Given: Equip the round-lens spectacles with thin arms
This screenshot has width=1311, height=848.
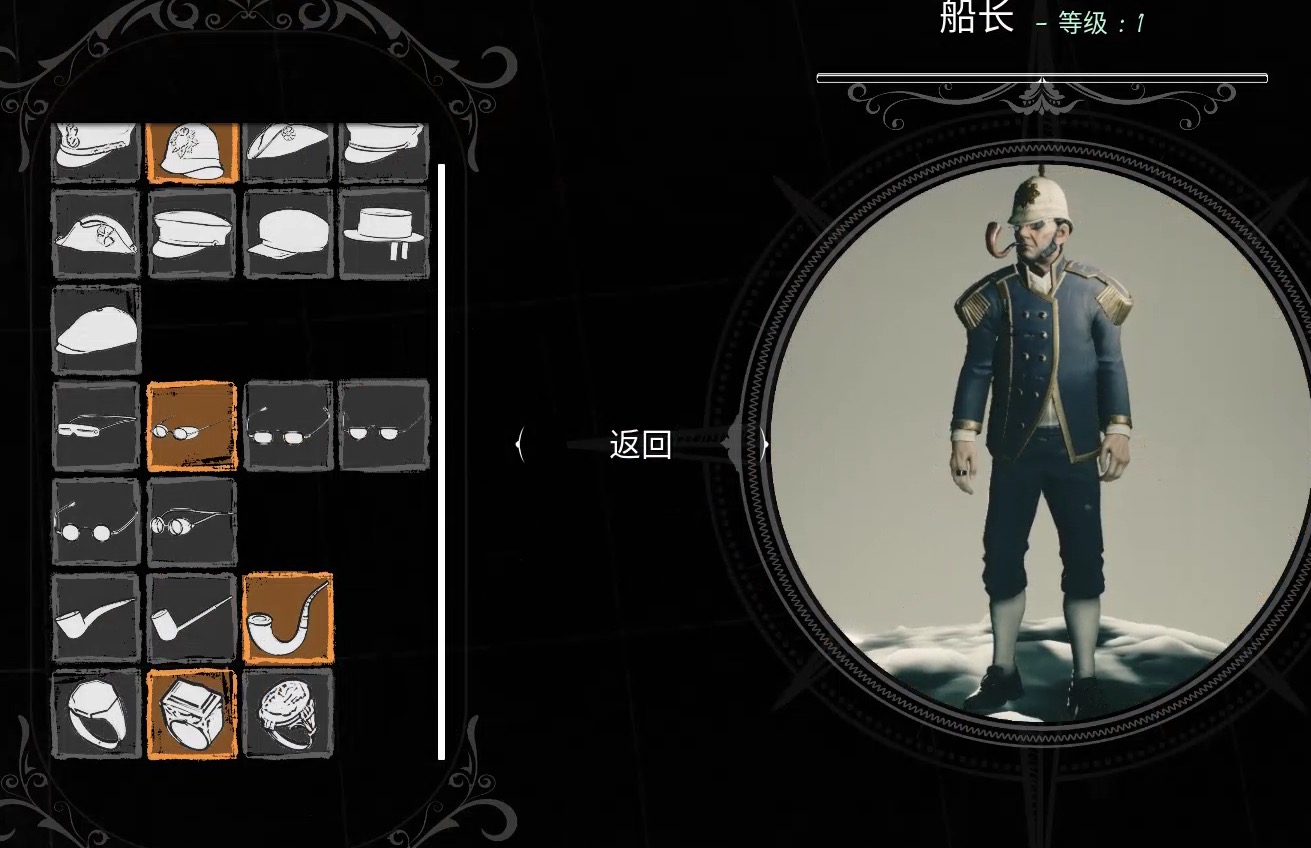Looking at the screenshot, I should [x=96, y=522].
